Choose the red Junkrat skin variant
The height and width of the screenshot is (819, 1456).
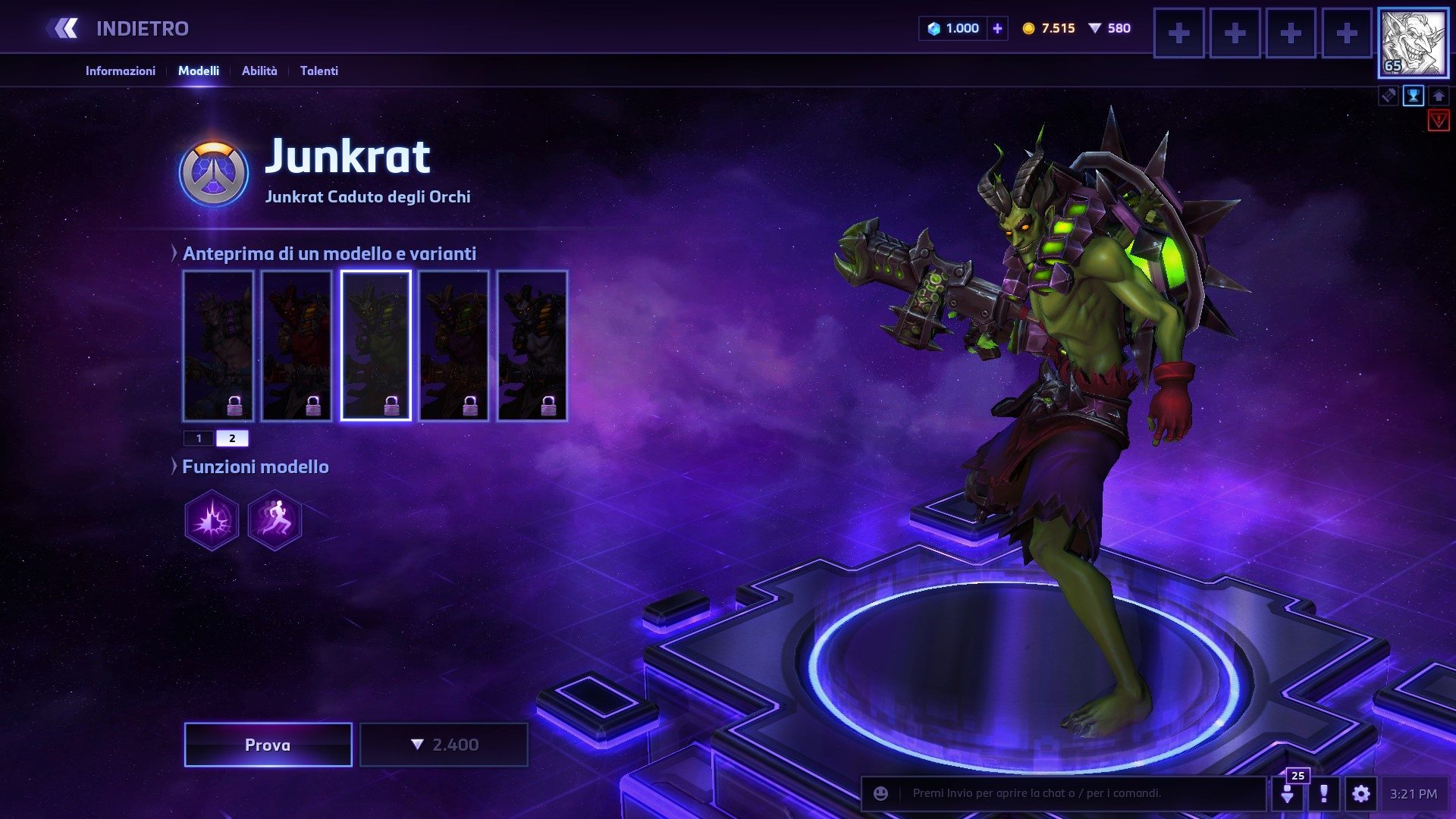[297, 345]
